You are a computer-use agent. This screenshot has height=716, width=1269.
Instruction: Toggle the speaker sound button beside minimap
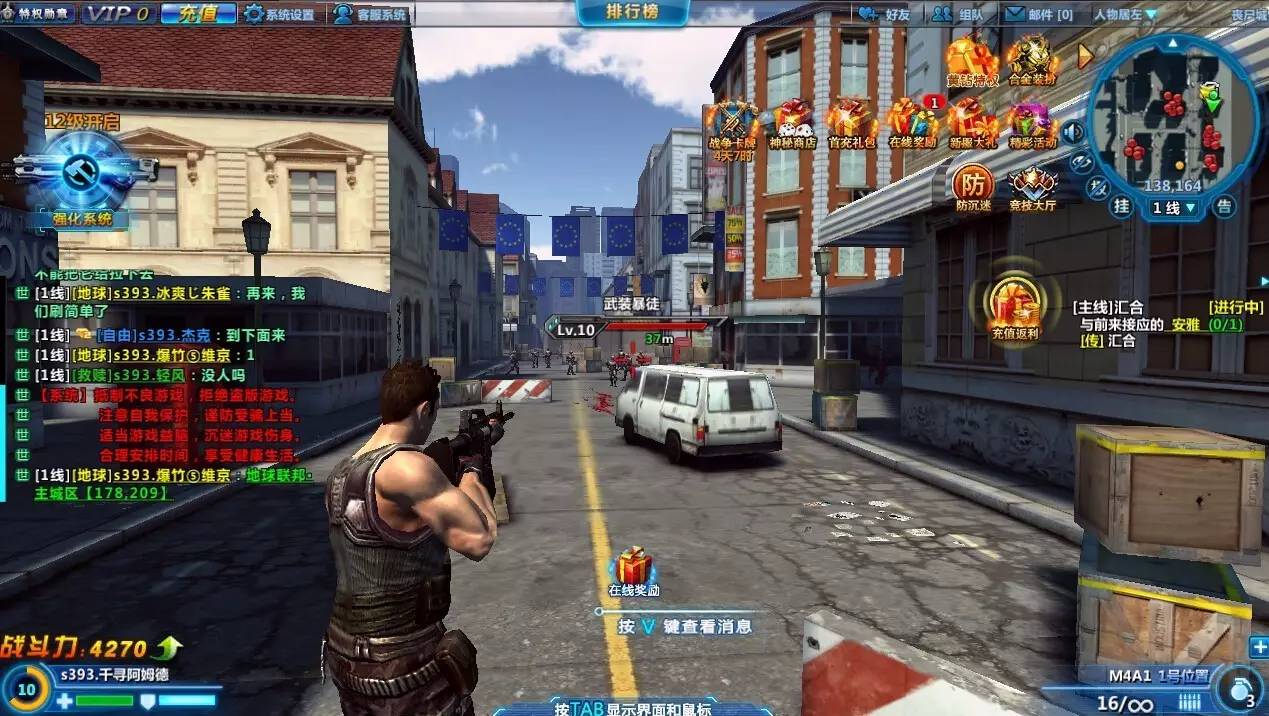point(1074,133)
